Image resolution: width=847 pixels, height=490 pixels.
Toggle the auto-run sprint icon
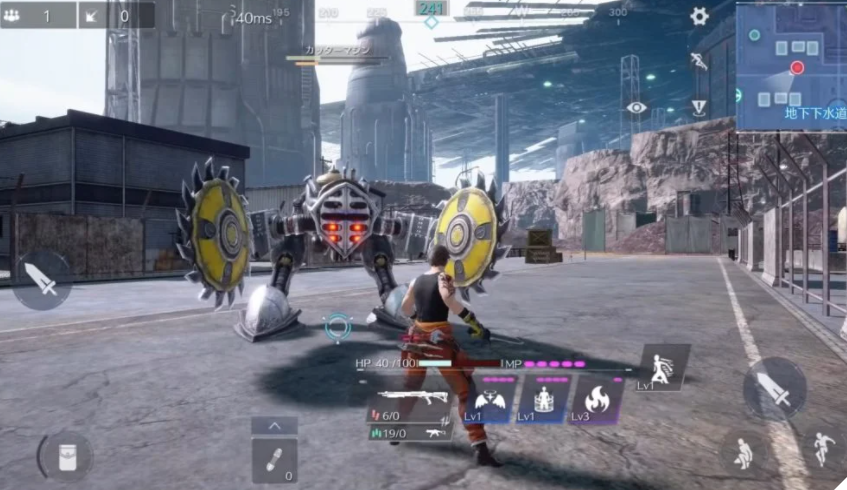point(699,62)
